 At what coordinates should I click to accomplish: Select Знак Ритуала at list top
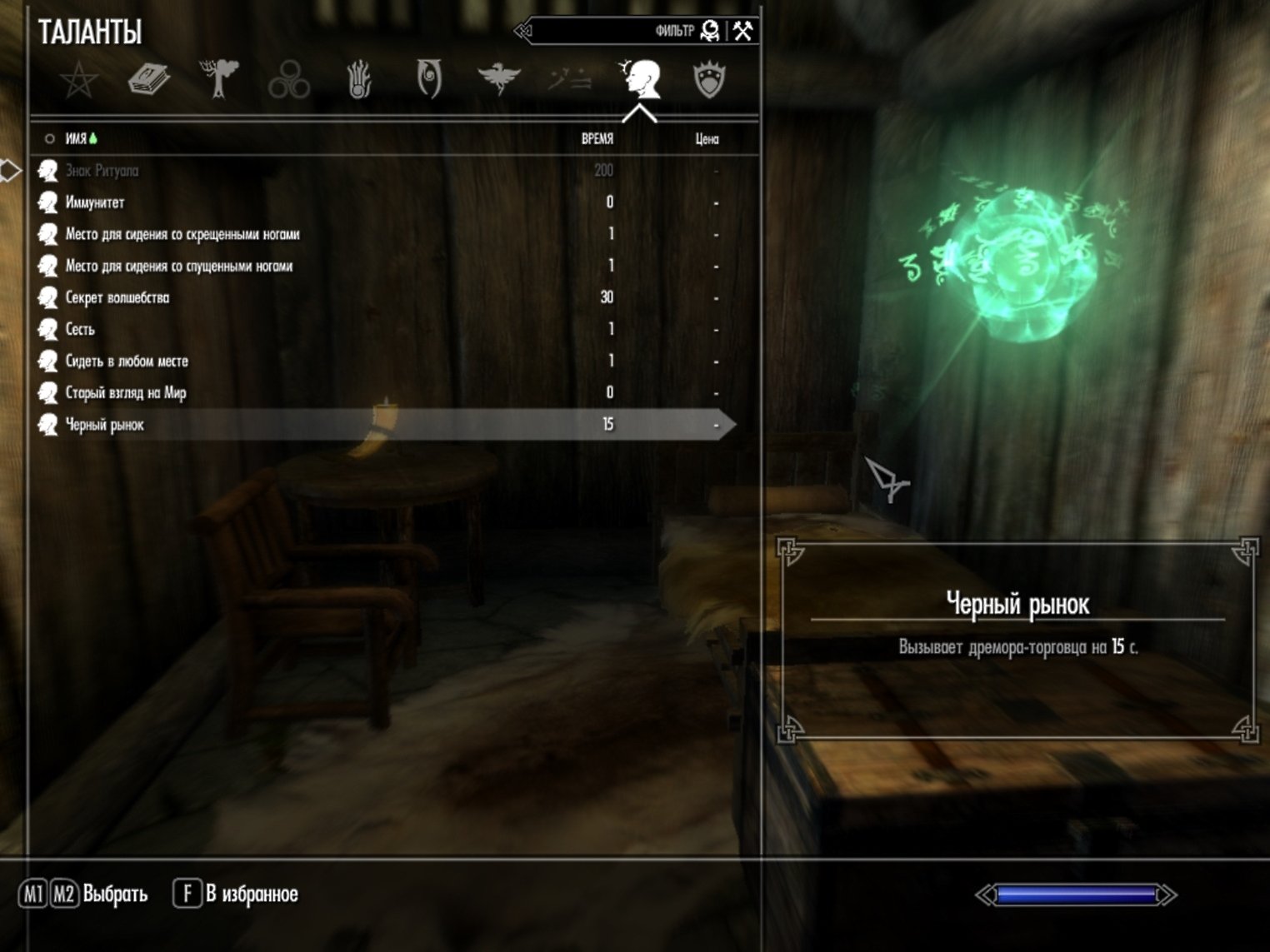pos(102,171)
